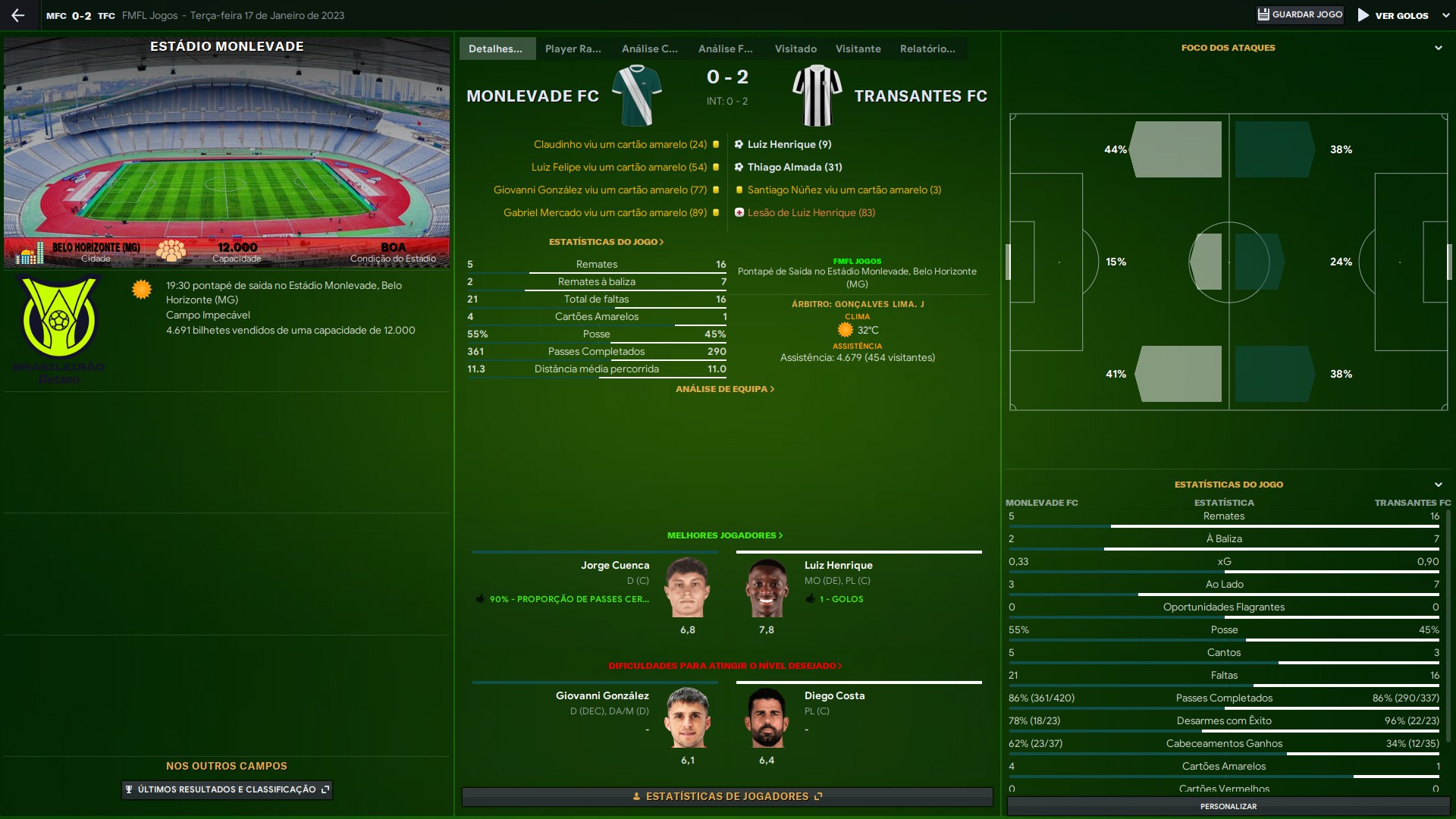Click the Transantes FC team name
Screen dimensions: 1456x819
click(921, 96)
